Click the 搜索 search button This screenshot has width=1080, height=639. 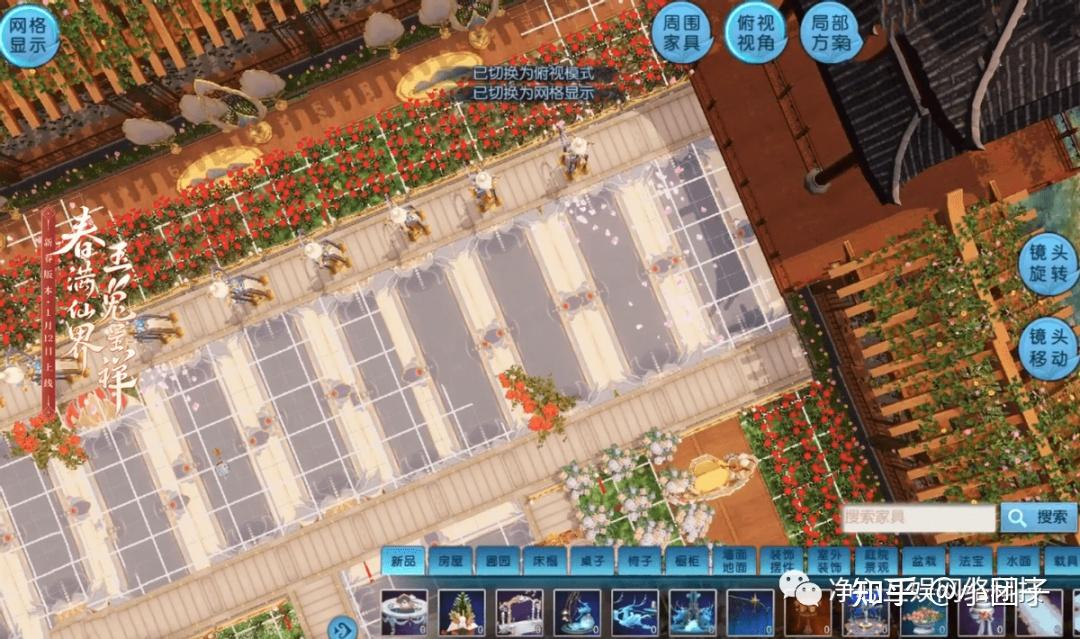[1040, 517]
